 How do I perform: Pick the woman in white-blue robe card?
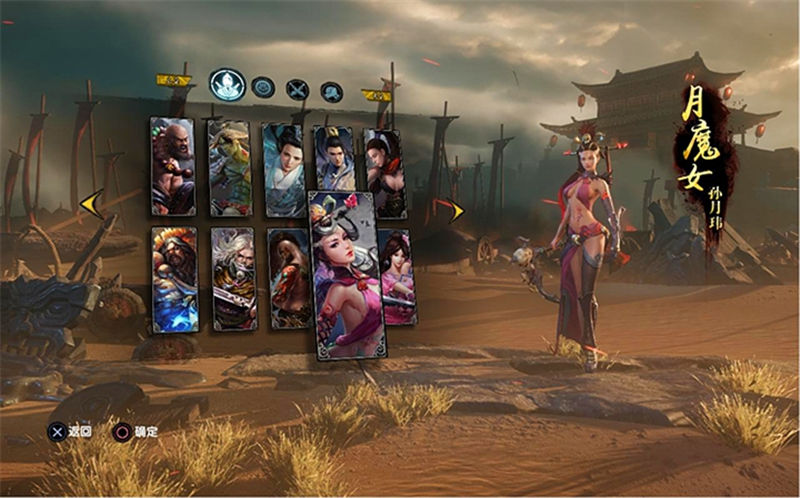(x=282, y=169)
